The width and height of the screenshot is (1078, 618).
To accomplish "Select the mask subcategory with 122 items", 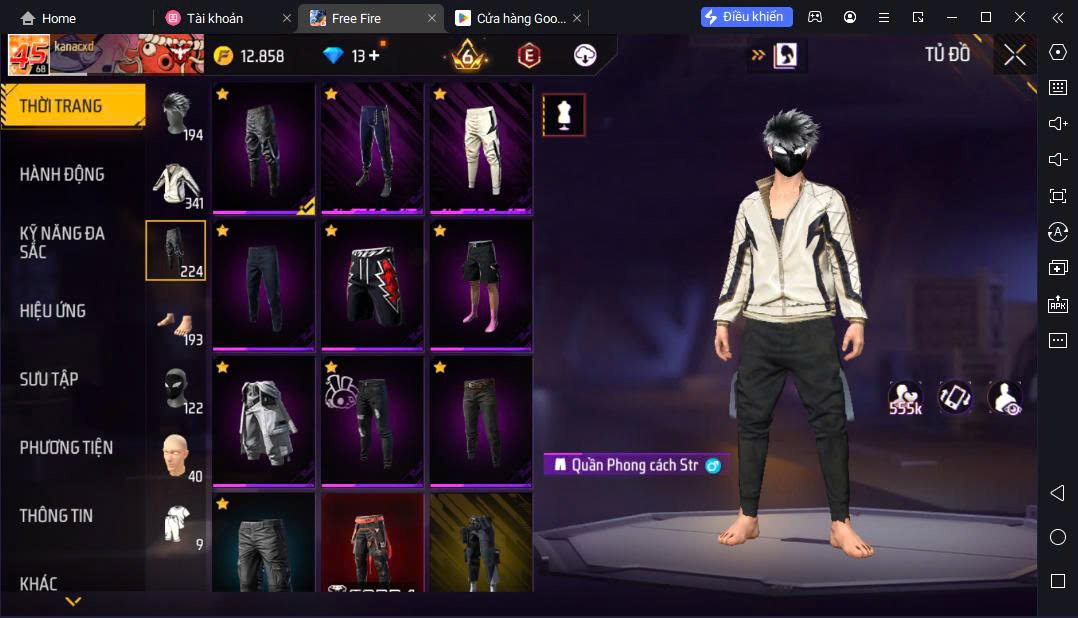I will [177, 388].
